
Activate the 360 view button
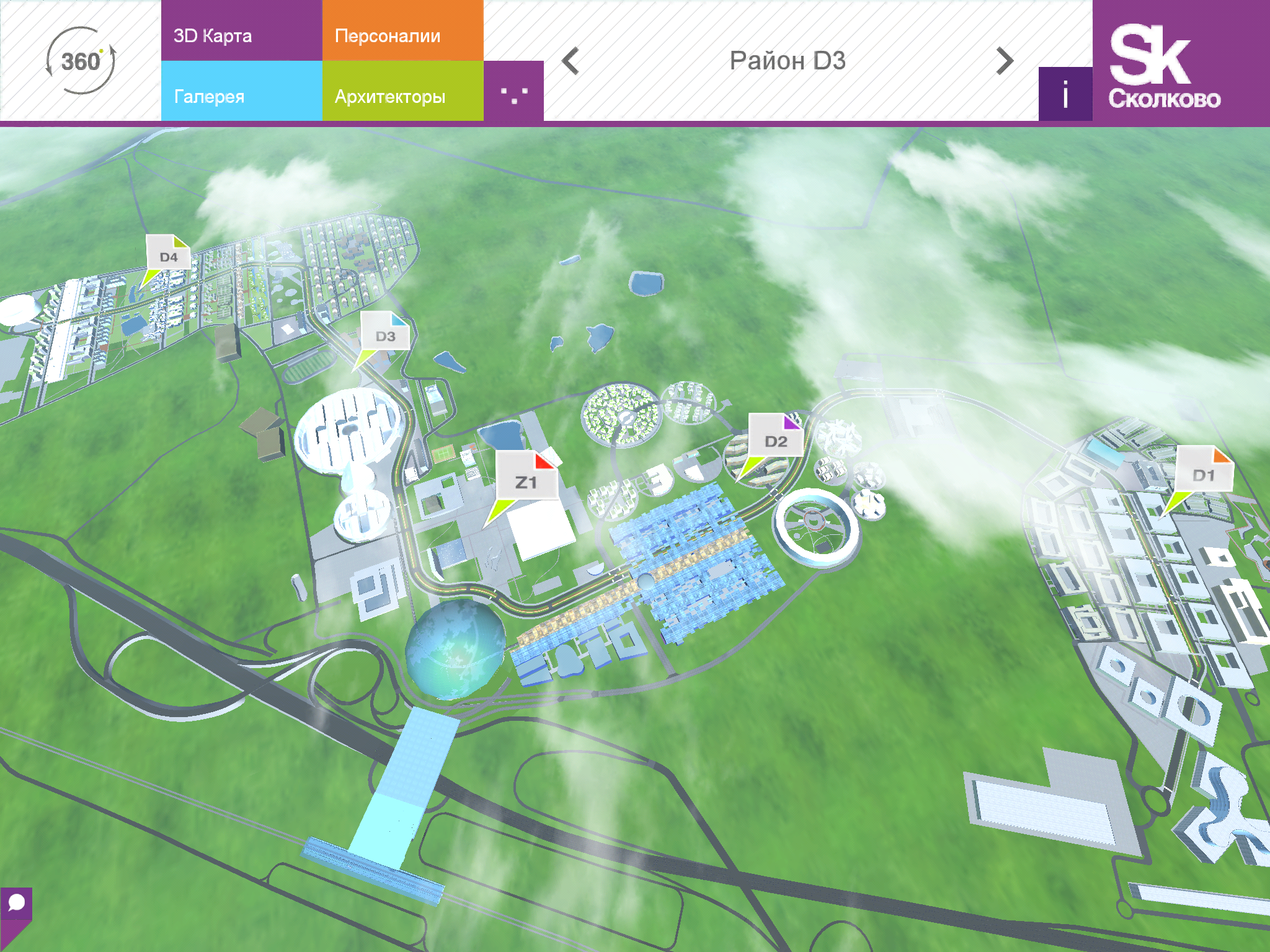coord(81,61)
